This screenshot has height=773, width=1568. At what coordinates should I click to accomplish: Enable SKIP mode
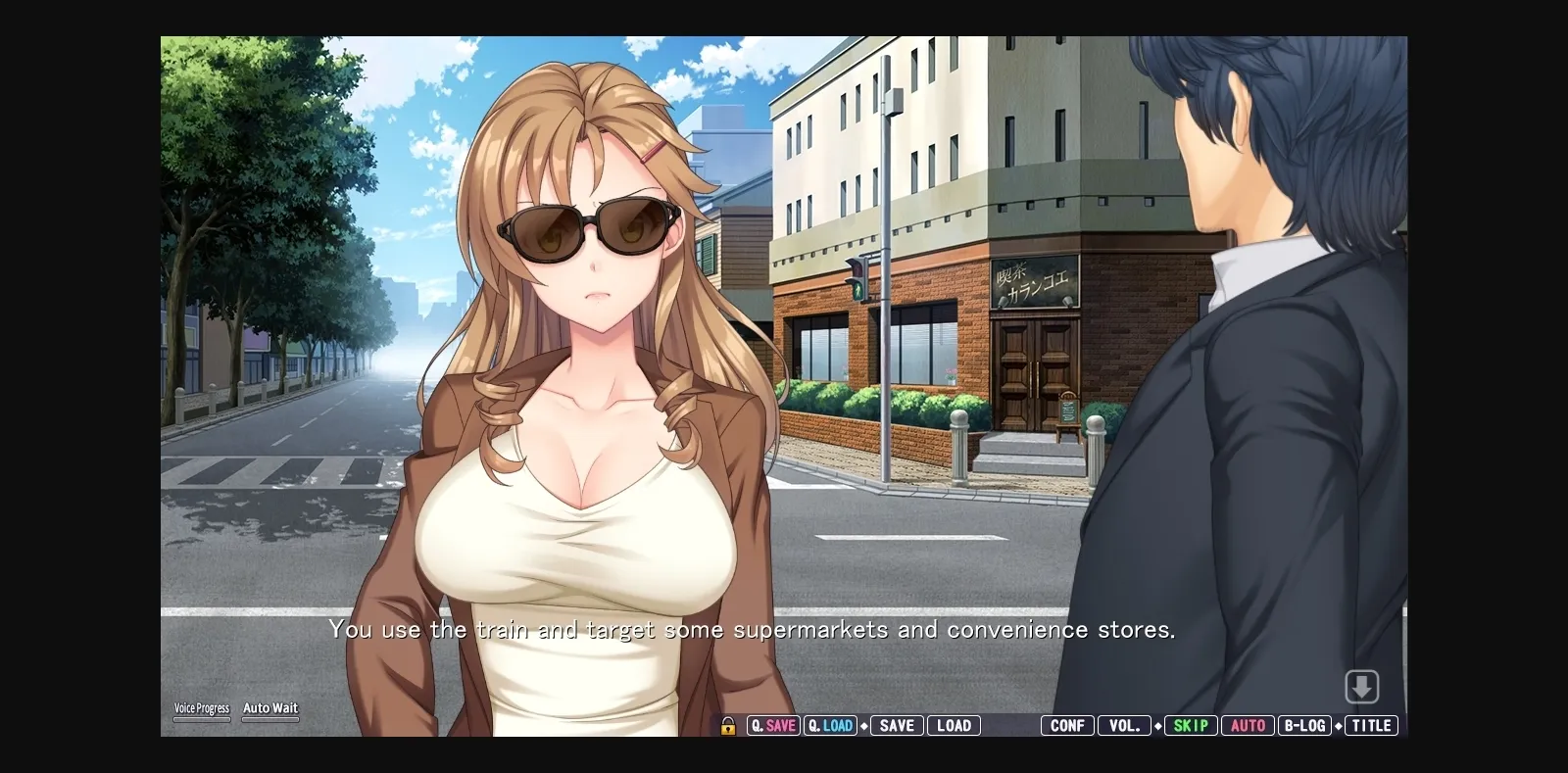pos(1190,725)
